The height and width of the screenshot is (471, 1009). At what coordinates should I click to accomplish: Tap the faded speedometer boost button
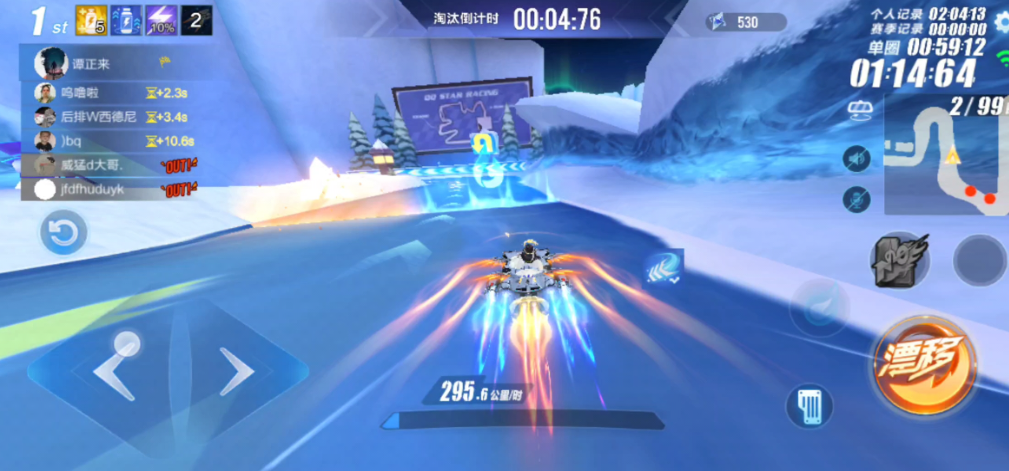point(820,306)
